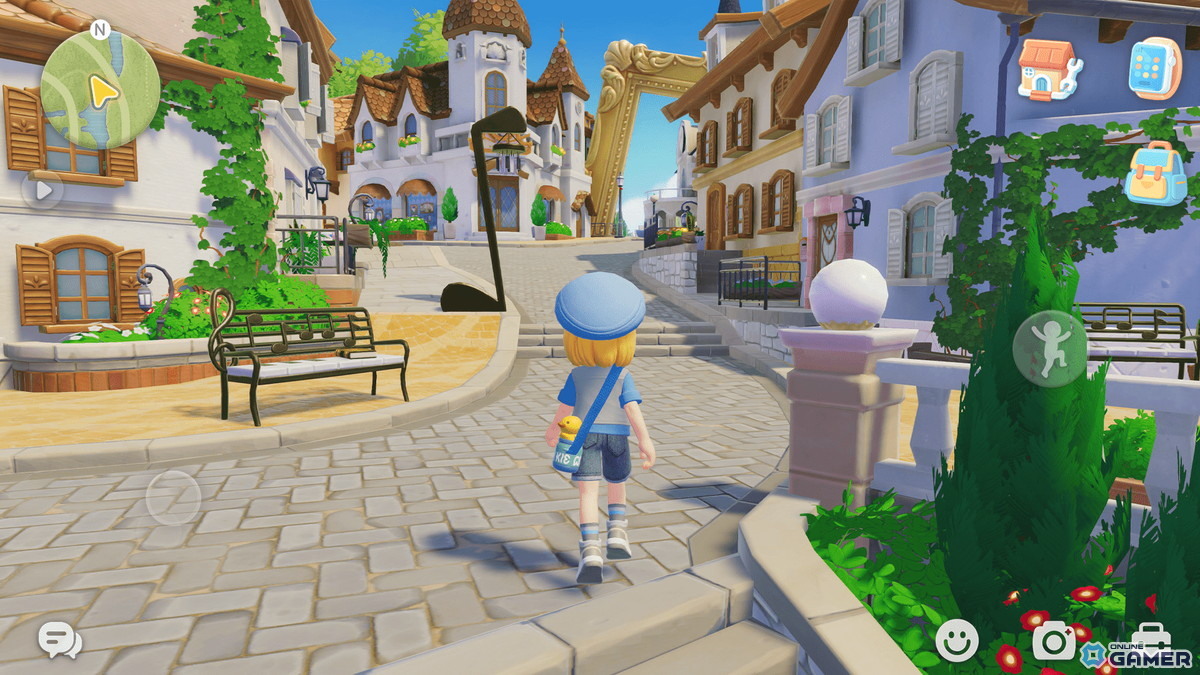Open the blue smartwatch menu
Image resolution: width=1200 pixels, height=675 pixels.
point(1155,69)
